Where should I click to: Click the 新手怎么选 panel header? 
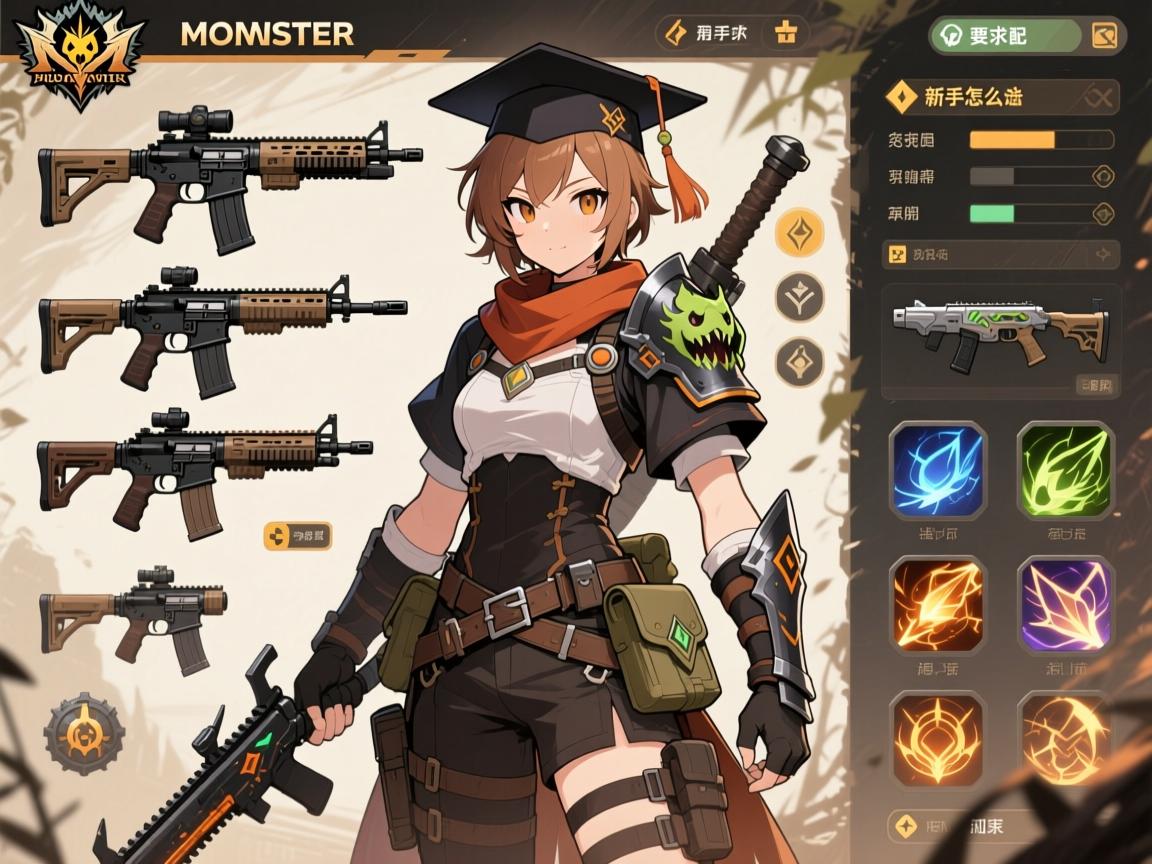point(1000,97)
